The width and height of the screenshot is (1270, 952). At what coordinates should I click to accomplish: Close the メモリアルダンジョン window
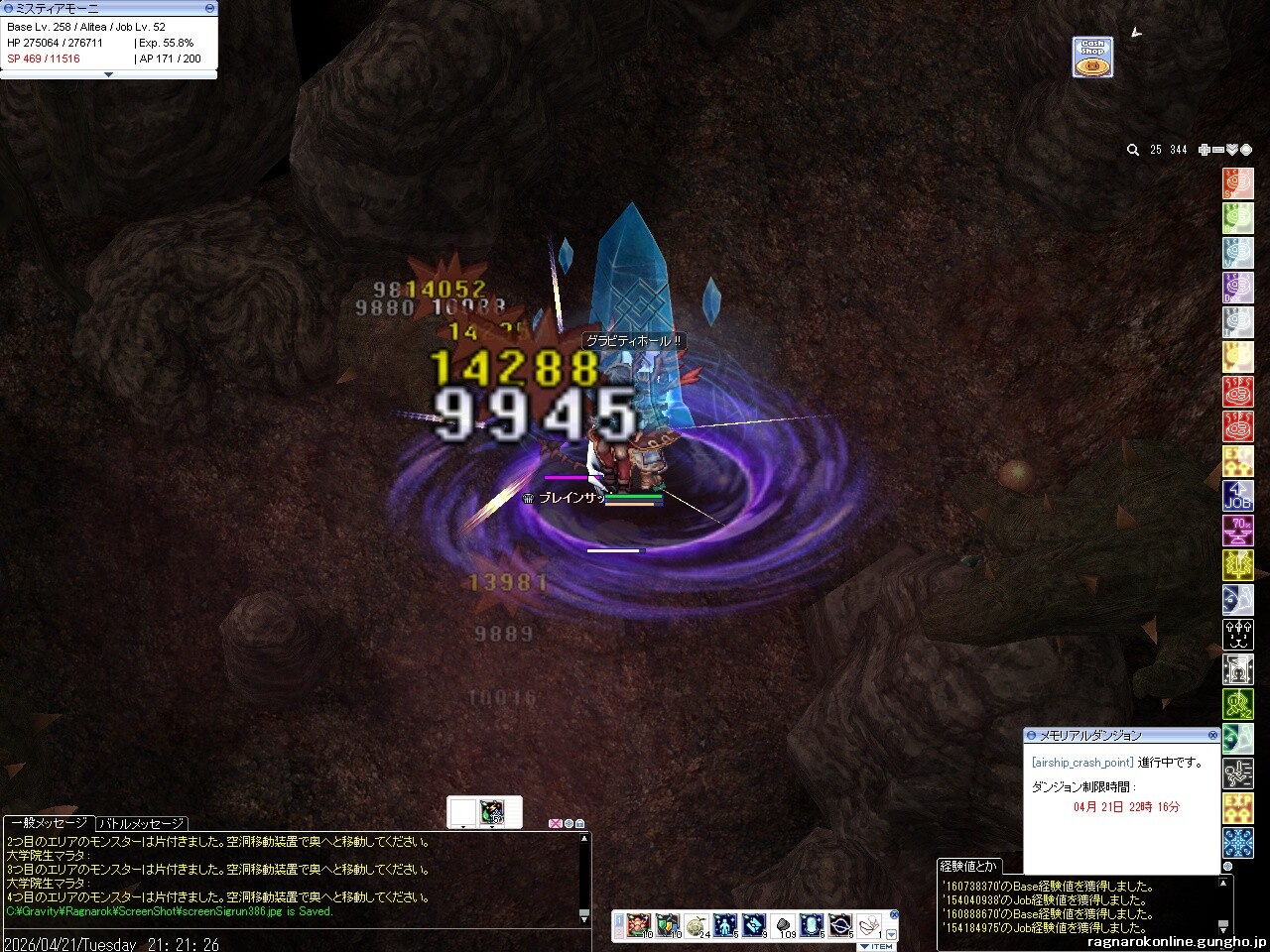pos(1212,735)
